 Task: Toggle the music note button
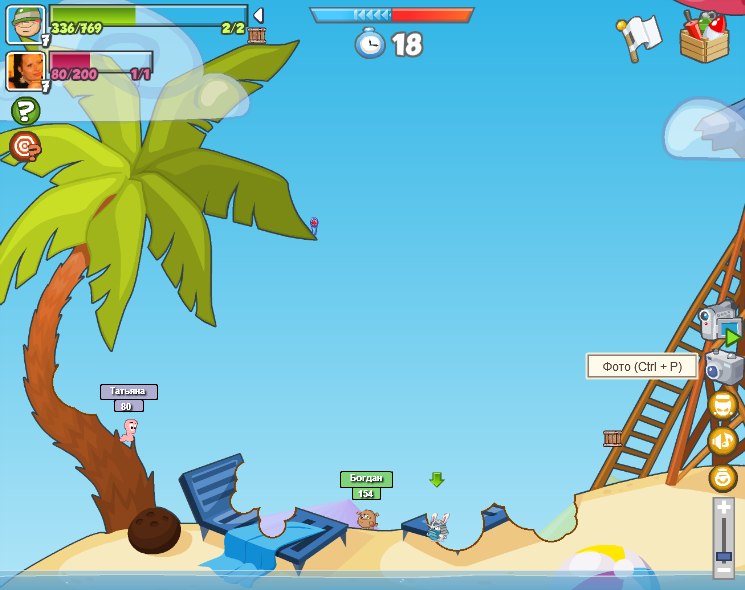point(722,441)
